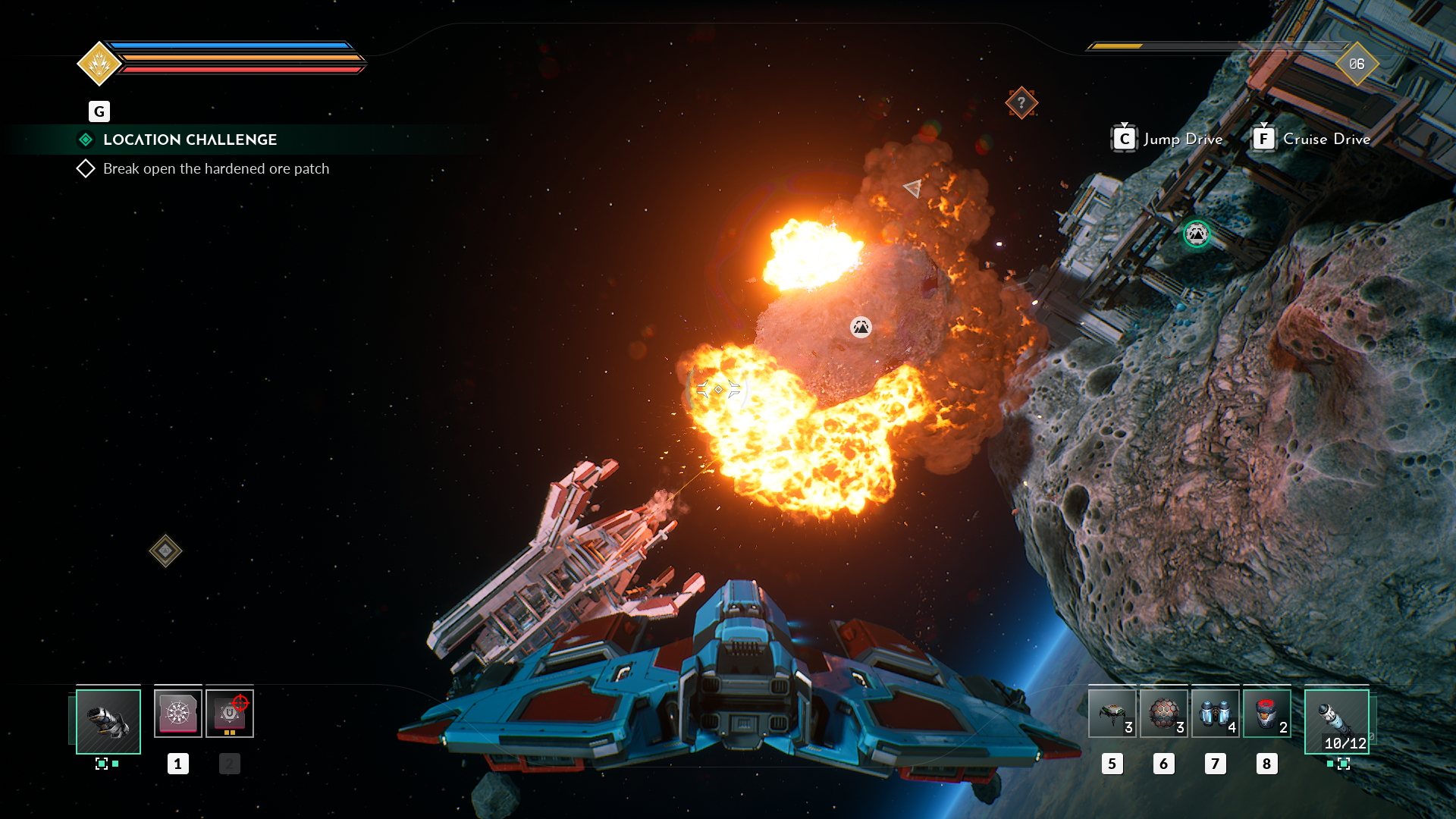Viewport: 1456px width, 819px height.
Task: Select the objective 'Break open the hardened ore patch'
Action: point(215,168)
